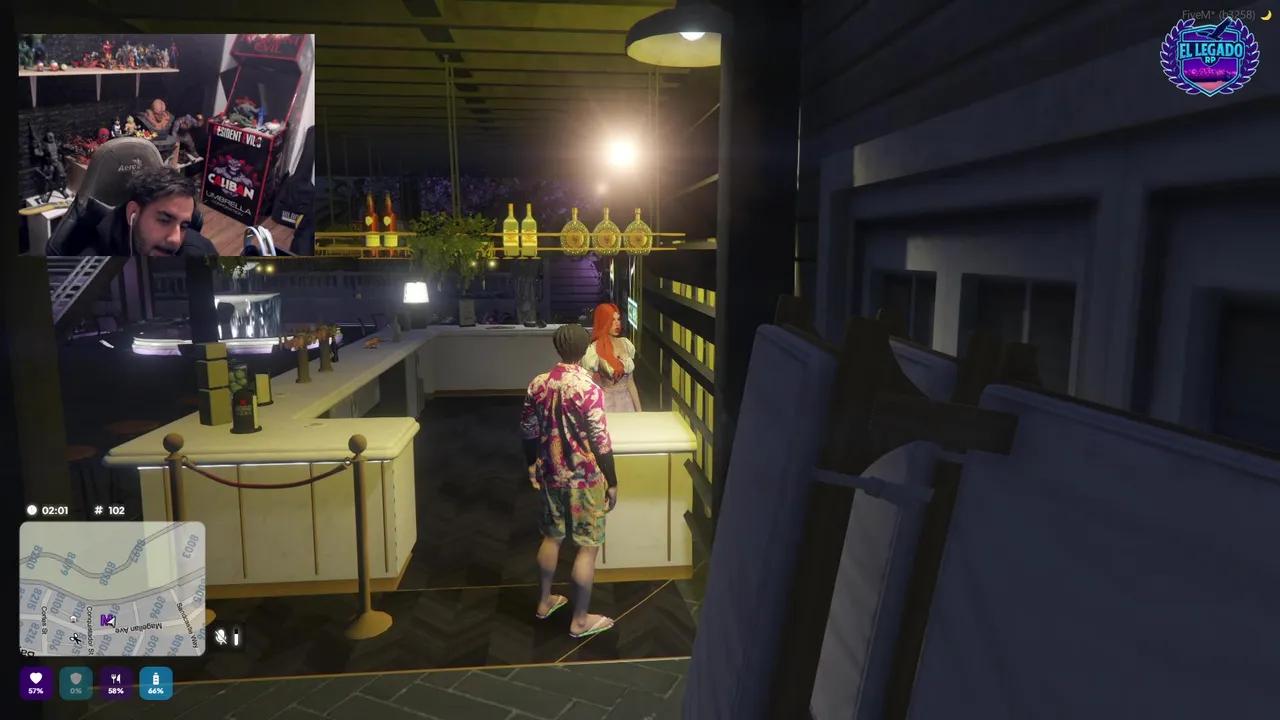
Task: Expand the HUD status bar row
Action: click(x=96, y=681)
